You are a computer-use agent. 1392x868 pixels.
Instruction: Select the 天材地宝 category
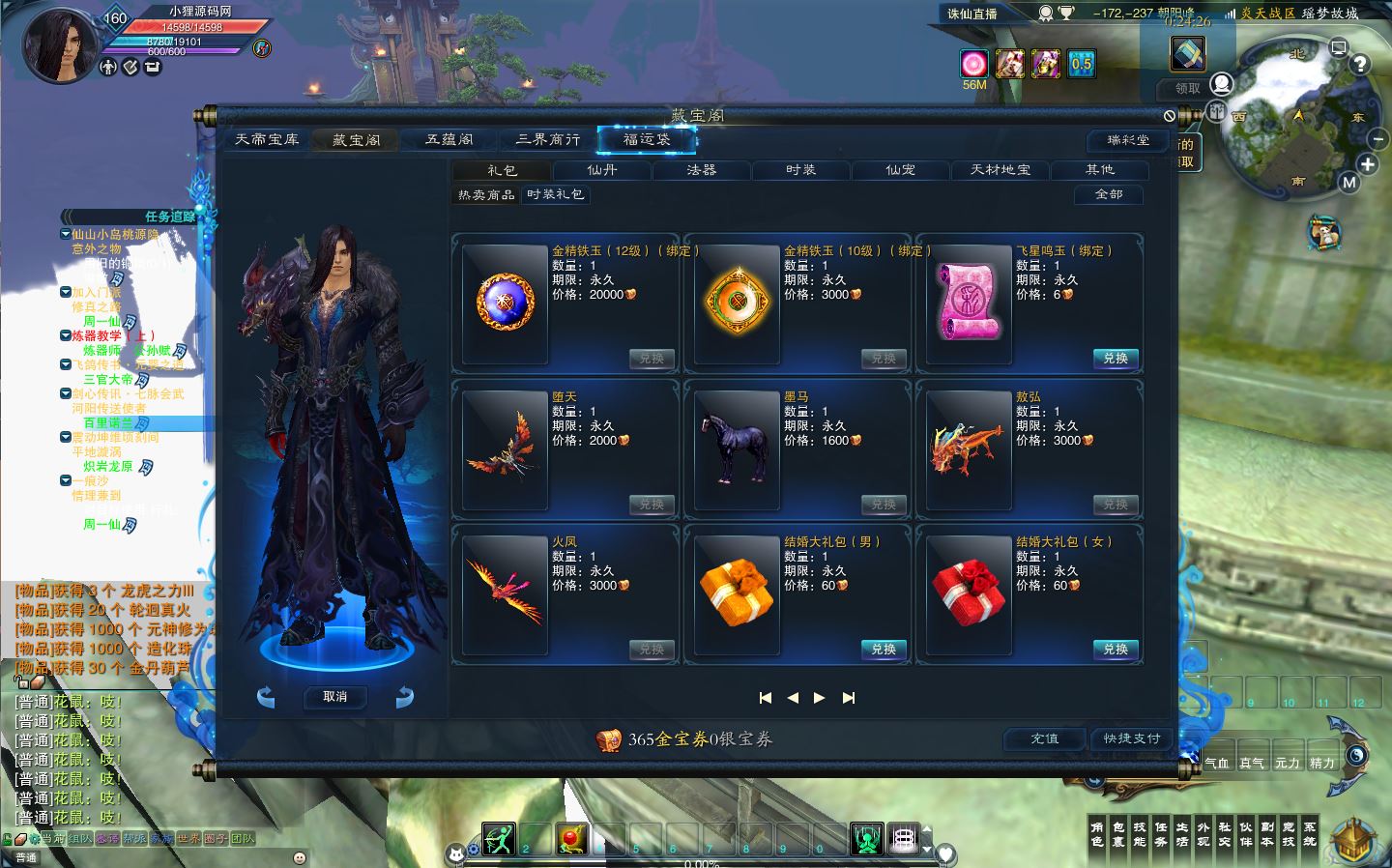tap(1000, 170)
